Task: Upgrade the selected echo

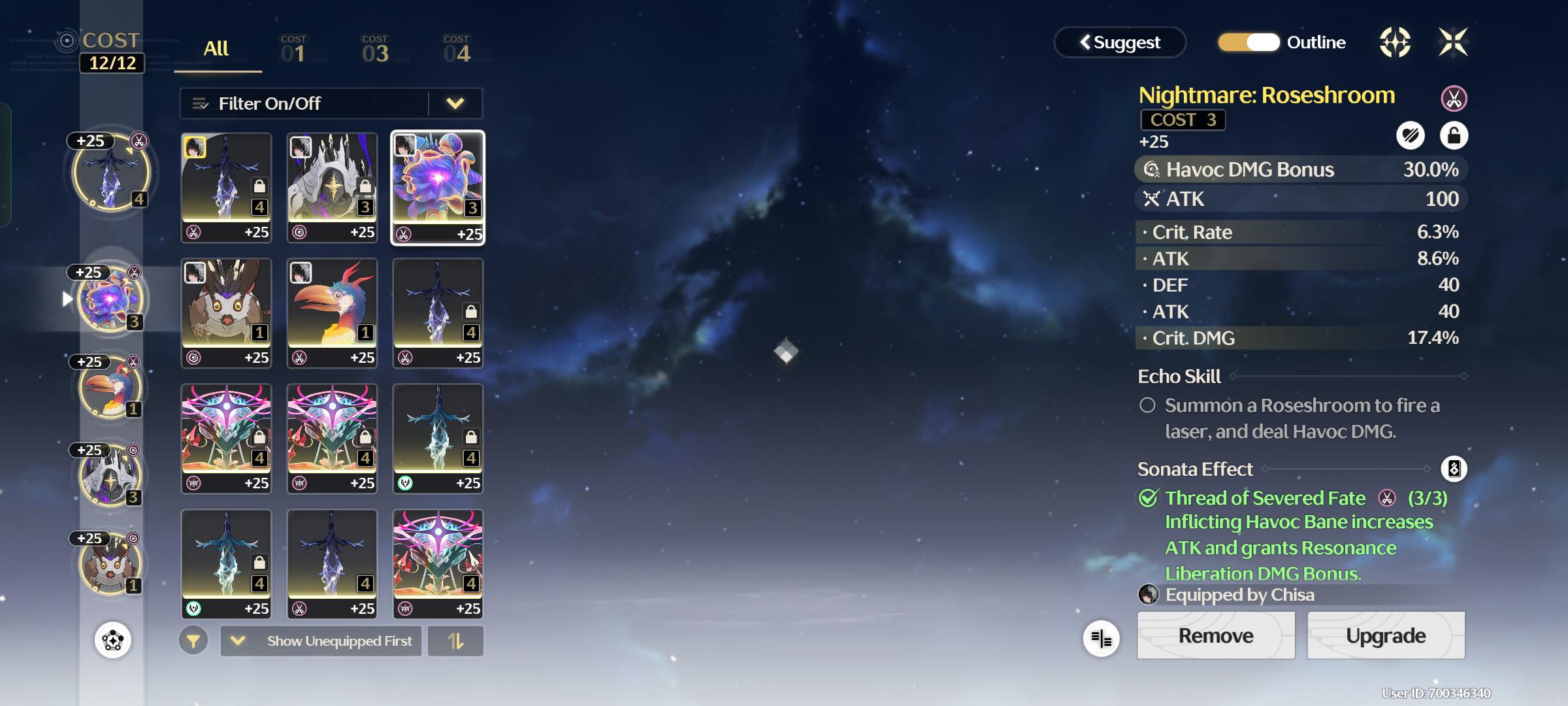Action: [1386, 635]
